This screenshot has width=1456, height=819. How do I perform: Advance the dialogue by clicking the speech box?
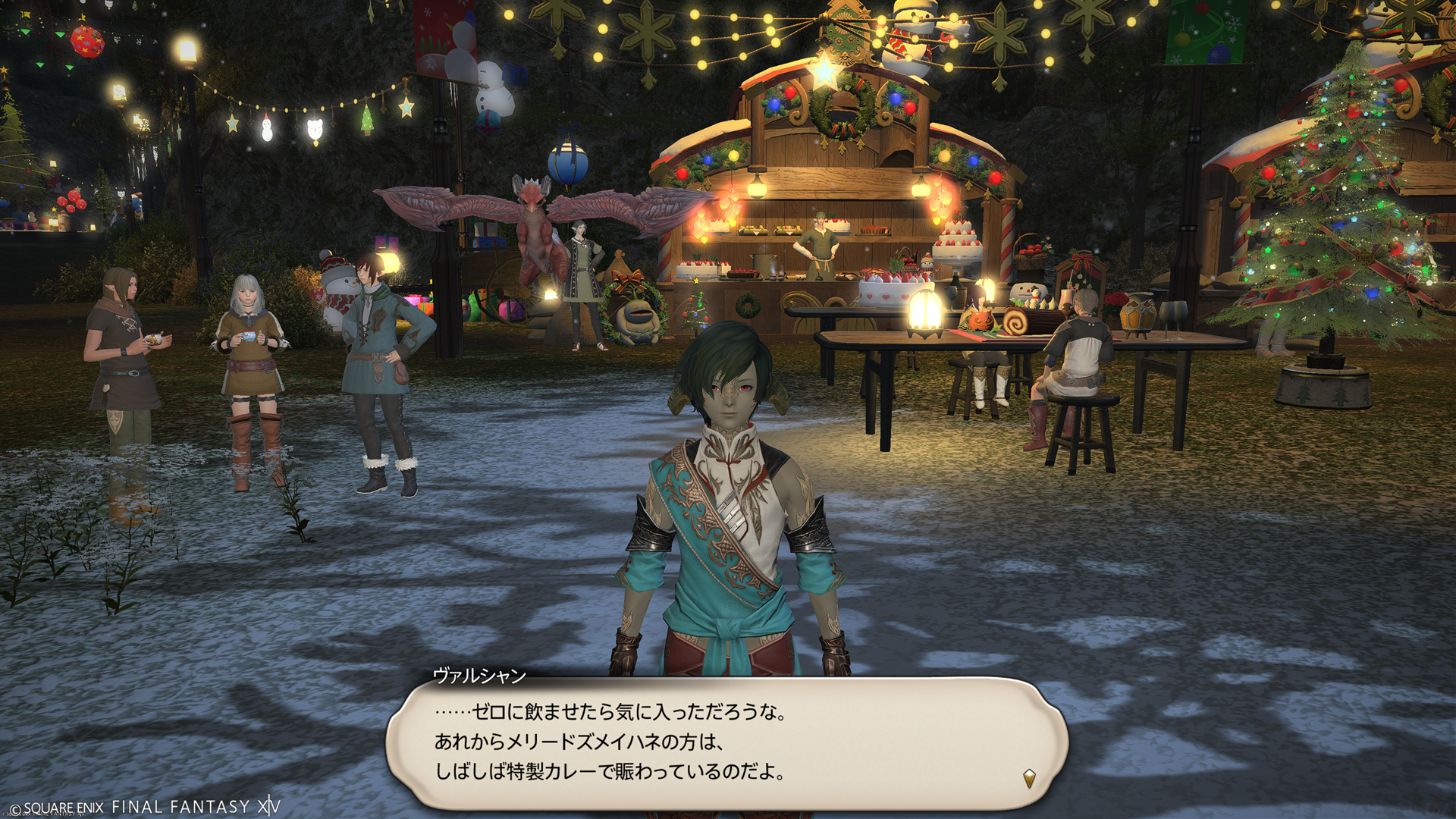coord(726,742)
